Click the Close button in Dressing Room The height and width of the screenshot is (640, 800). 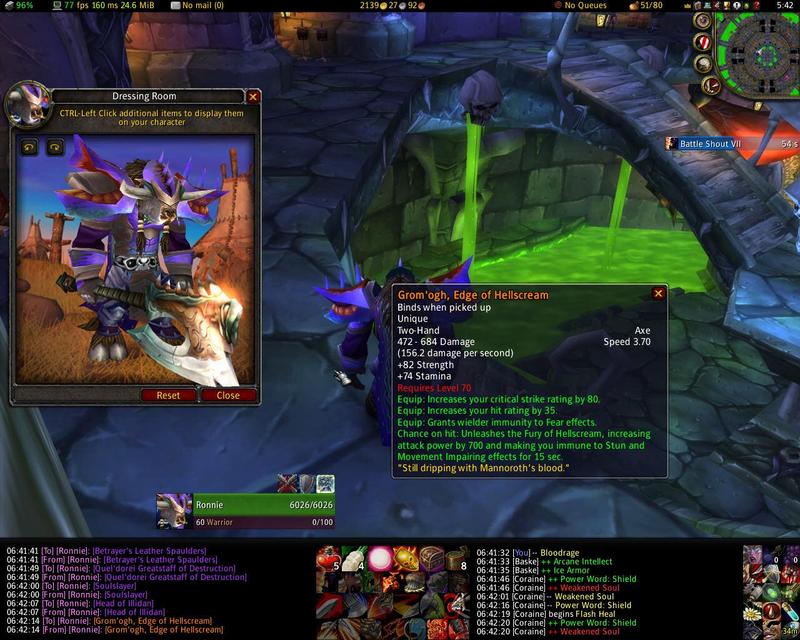pos(228,395)
